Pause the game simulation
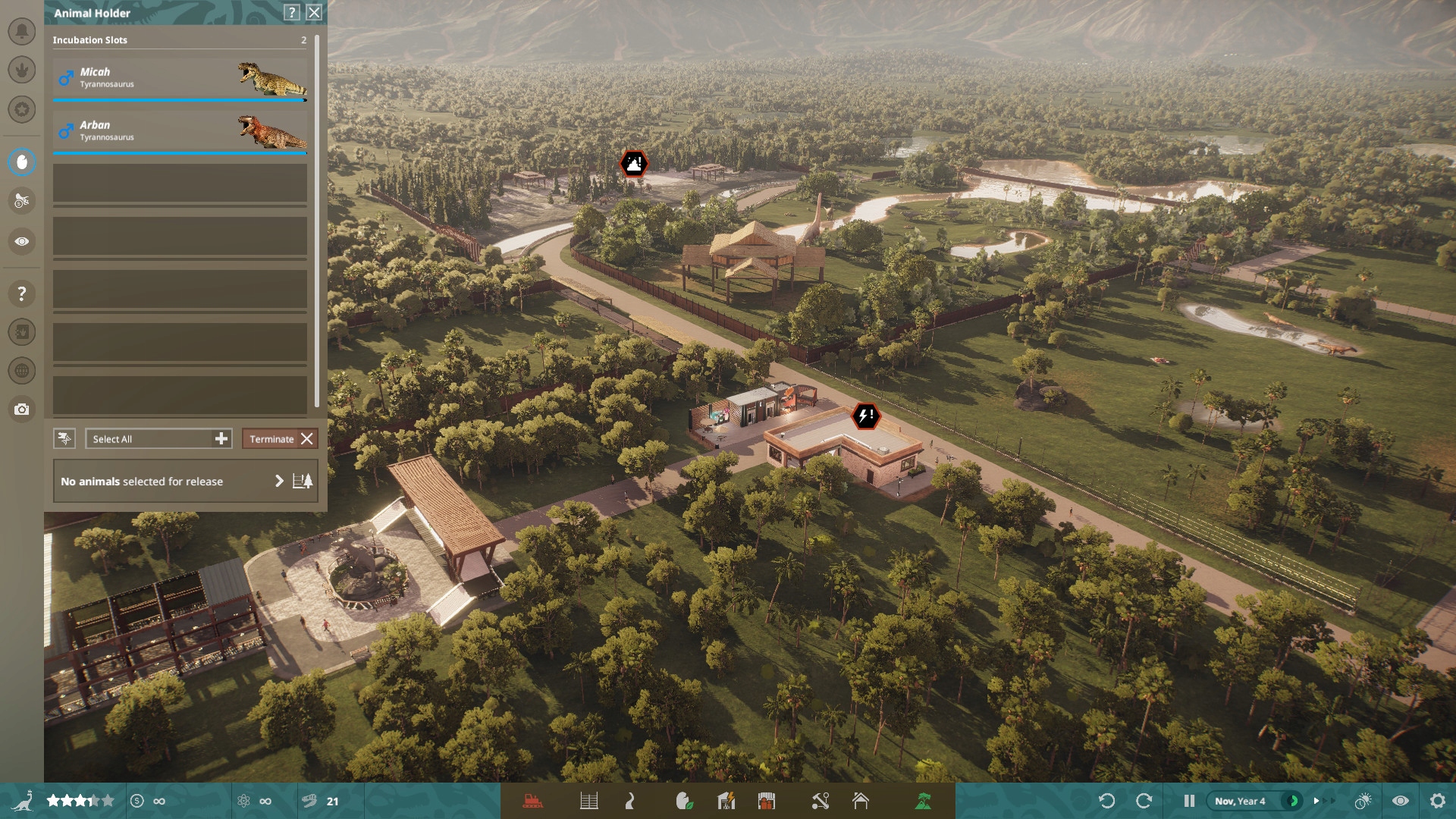This screenshot has height=819, width=1456. (x=1188, y=801)
